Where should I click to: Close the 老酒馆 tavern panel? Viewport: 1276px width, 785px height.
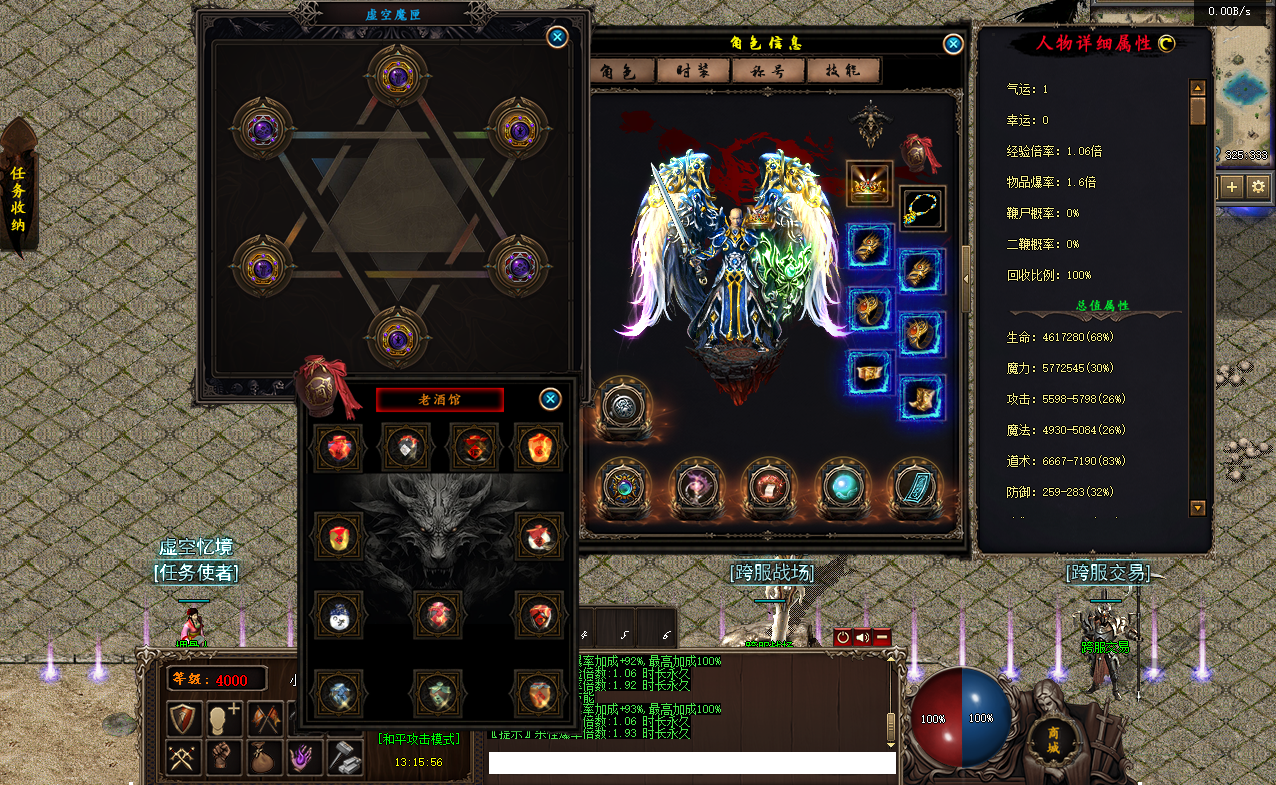(x=550, y=399)
